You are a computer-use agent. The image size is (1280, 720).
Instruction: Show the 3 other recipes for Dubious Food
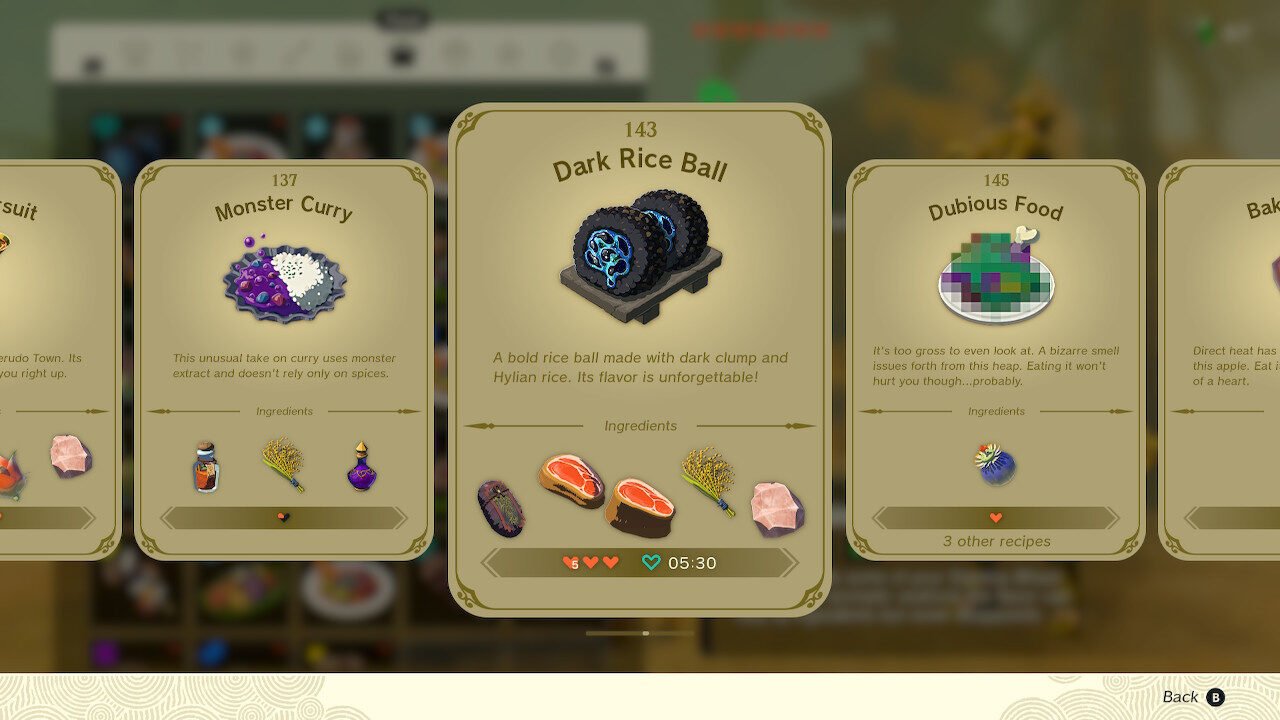click(x=996, y=541)
